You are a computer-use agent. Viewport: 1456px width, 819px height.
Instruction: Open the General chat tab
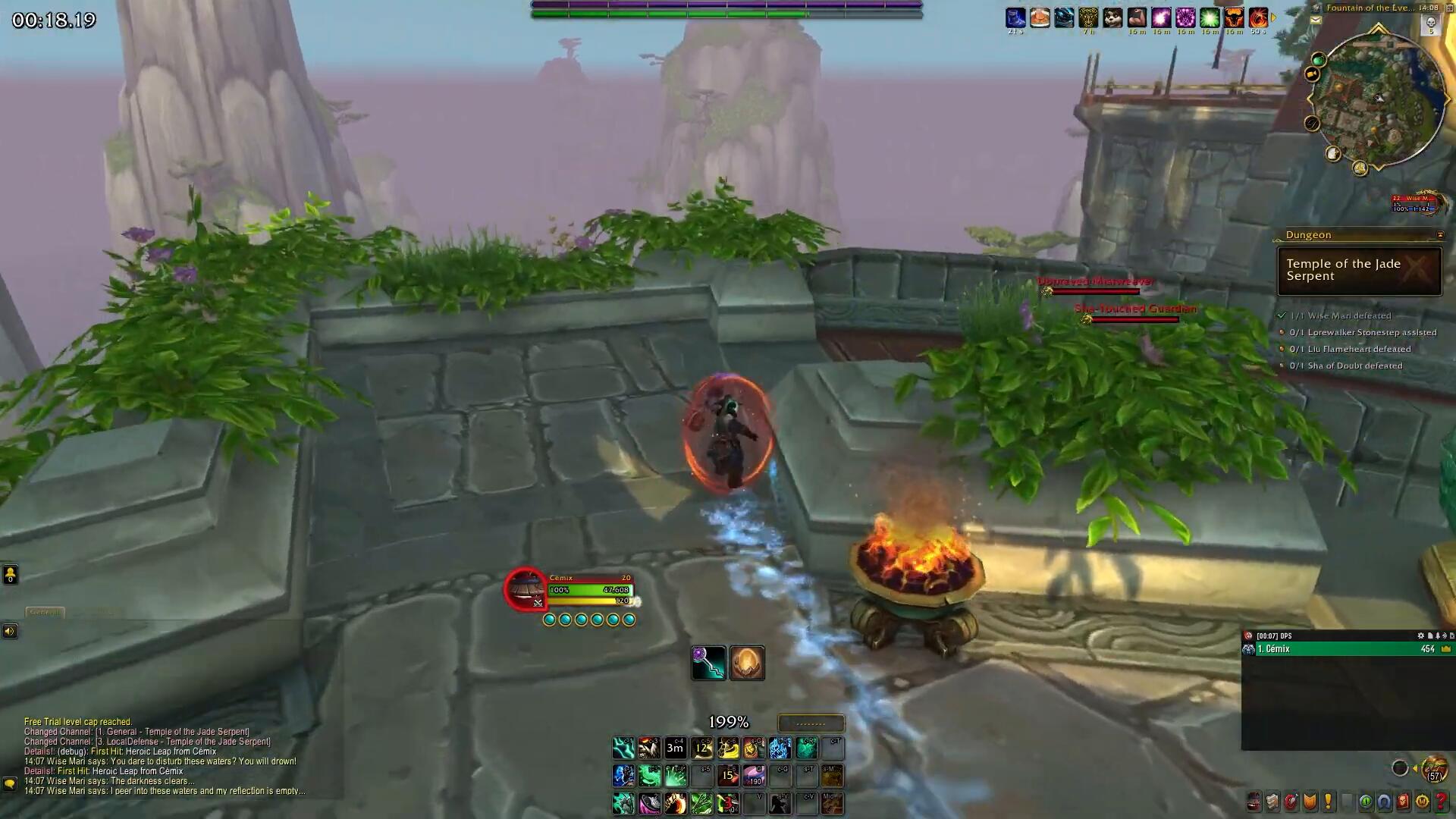pyautogui.click(x=45, y=612)
